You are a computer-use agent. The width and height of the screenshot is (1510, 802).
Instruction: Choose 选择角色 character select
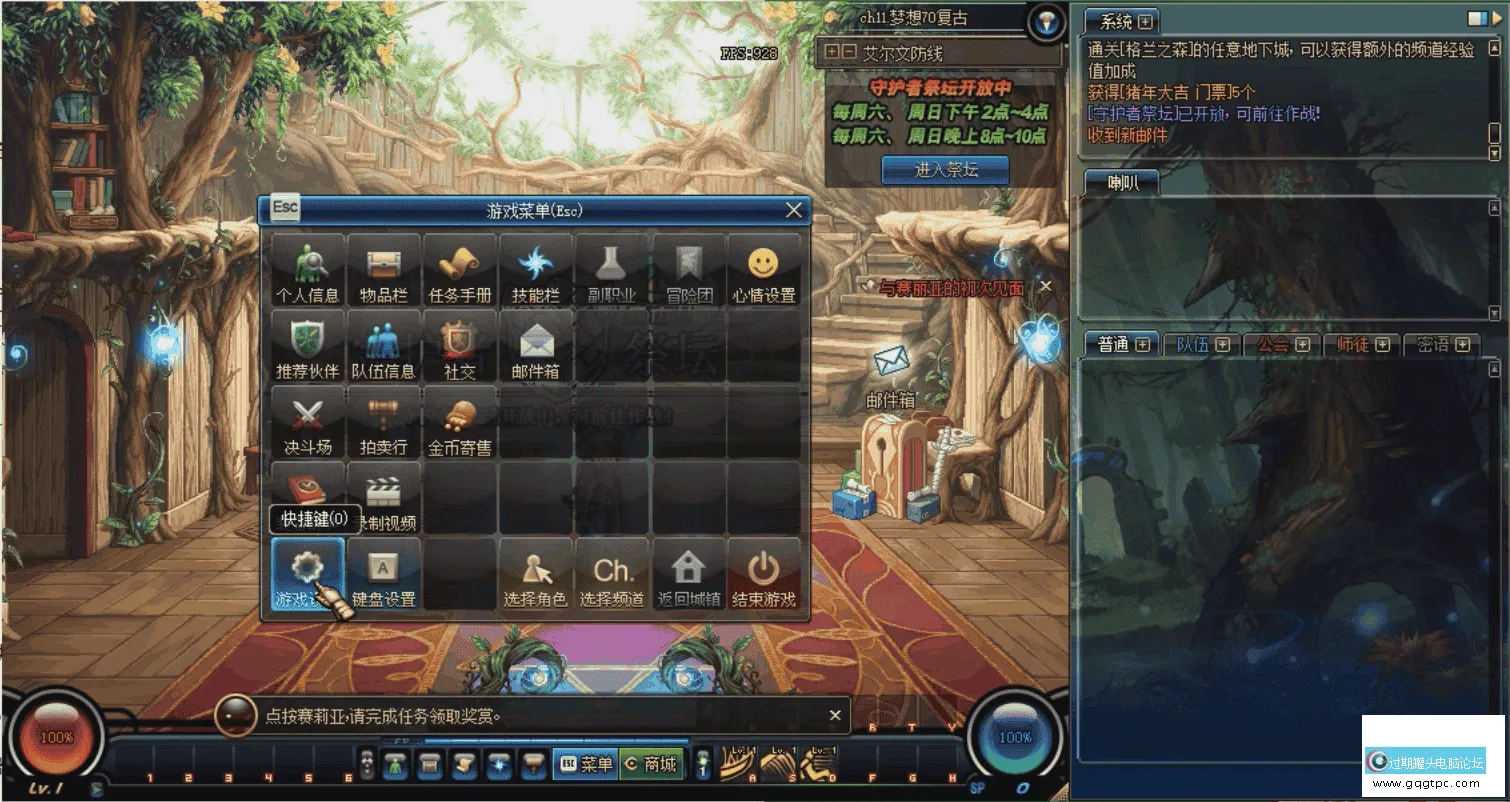(x=536, y=575)
